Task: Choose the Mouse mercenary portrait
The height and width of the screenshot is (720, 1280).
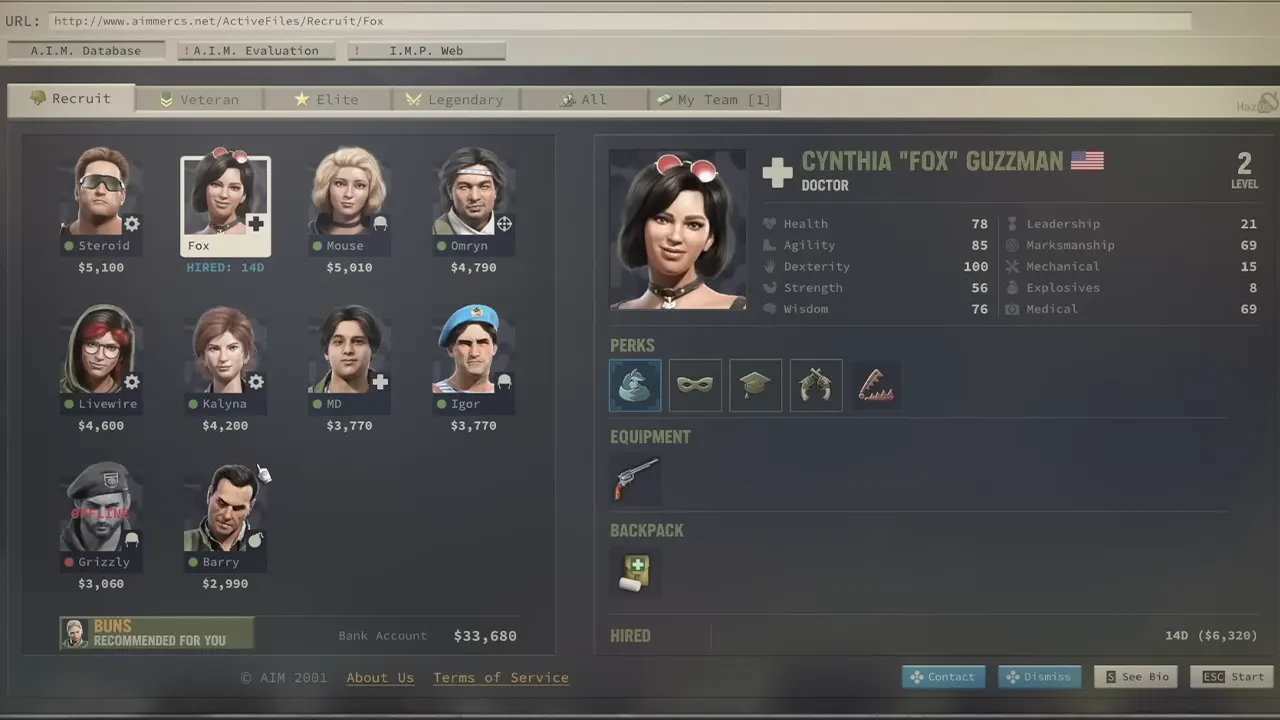Action: coord(349,193)
